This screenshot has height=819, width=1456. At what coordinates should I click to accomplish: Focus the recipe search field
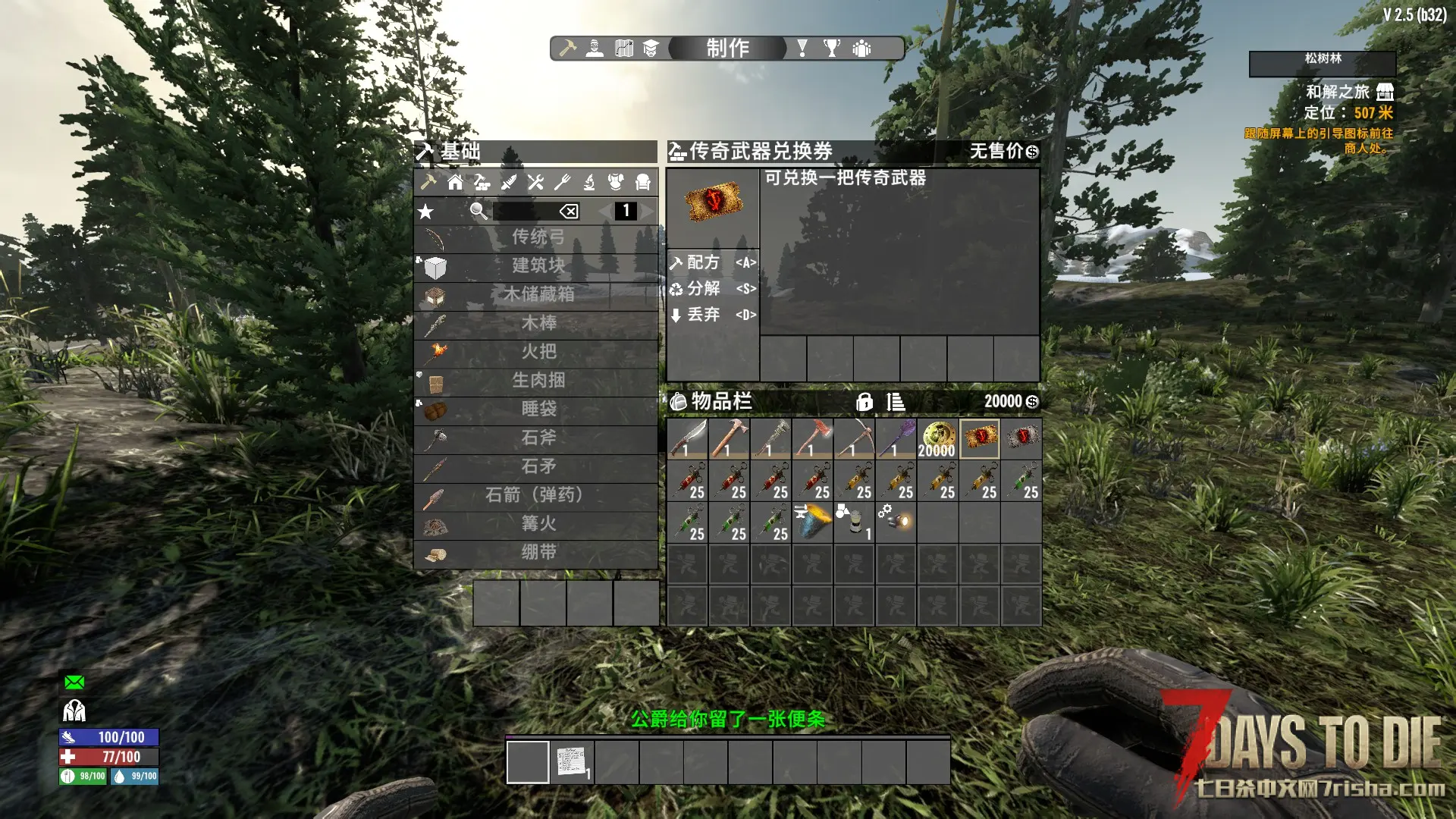point(525,212)
